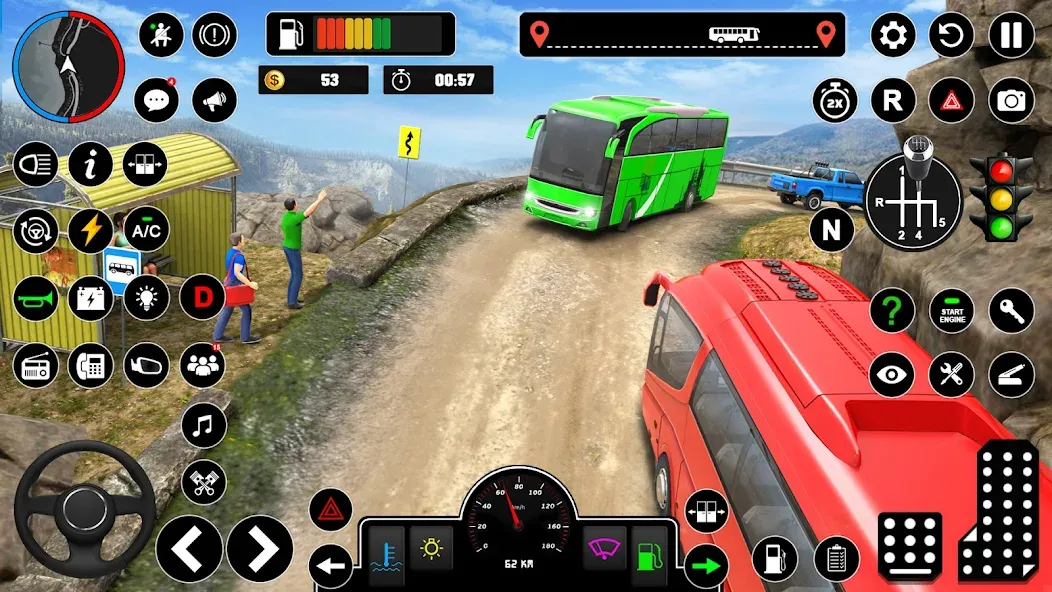The width and height of the screenshot is (1052, 592).
Task: Take a screenshot with the camera icon
Action: point(1011,101)
